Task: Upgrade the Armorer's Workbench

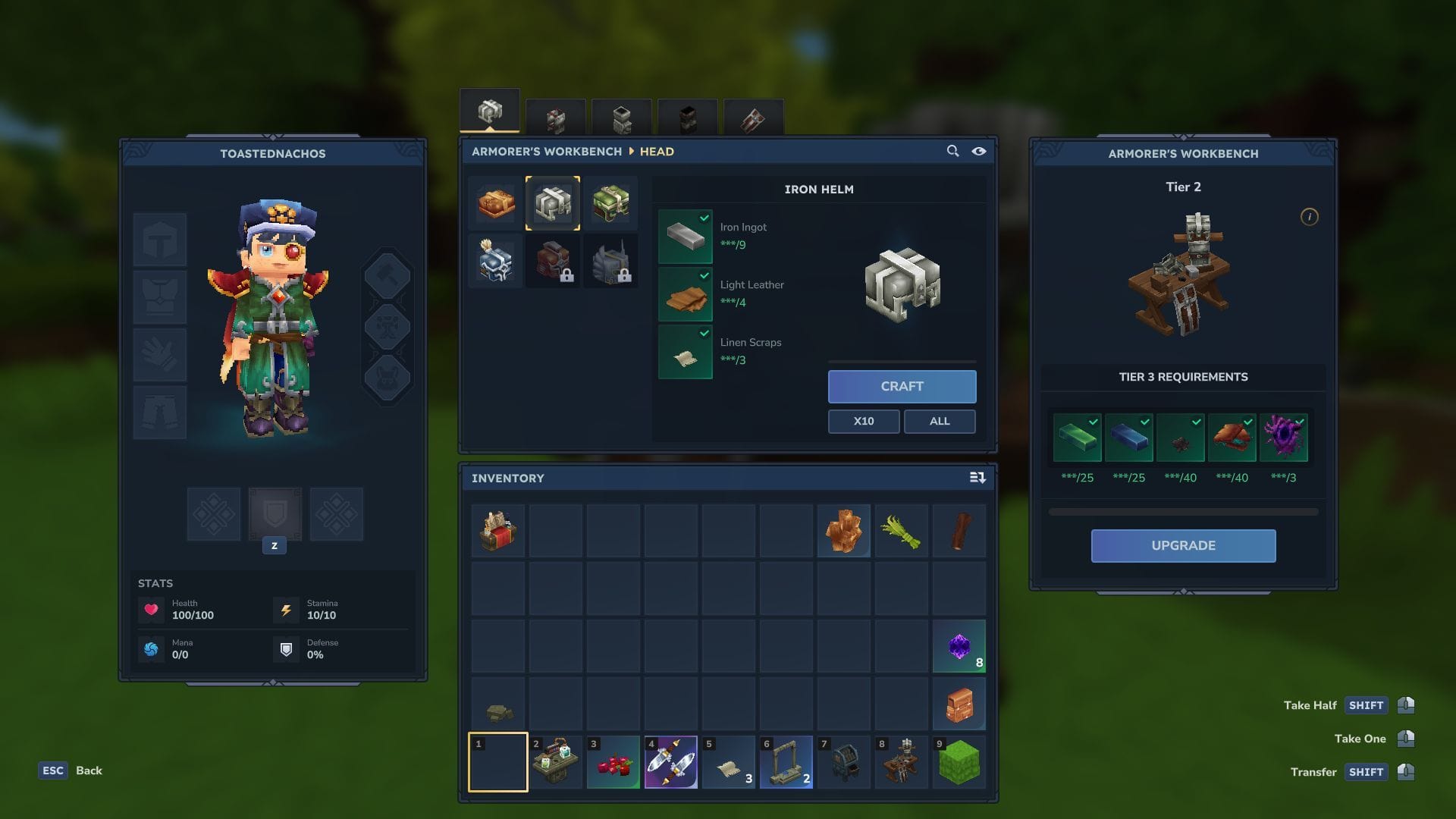Action: tap(1183, 545)
